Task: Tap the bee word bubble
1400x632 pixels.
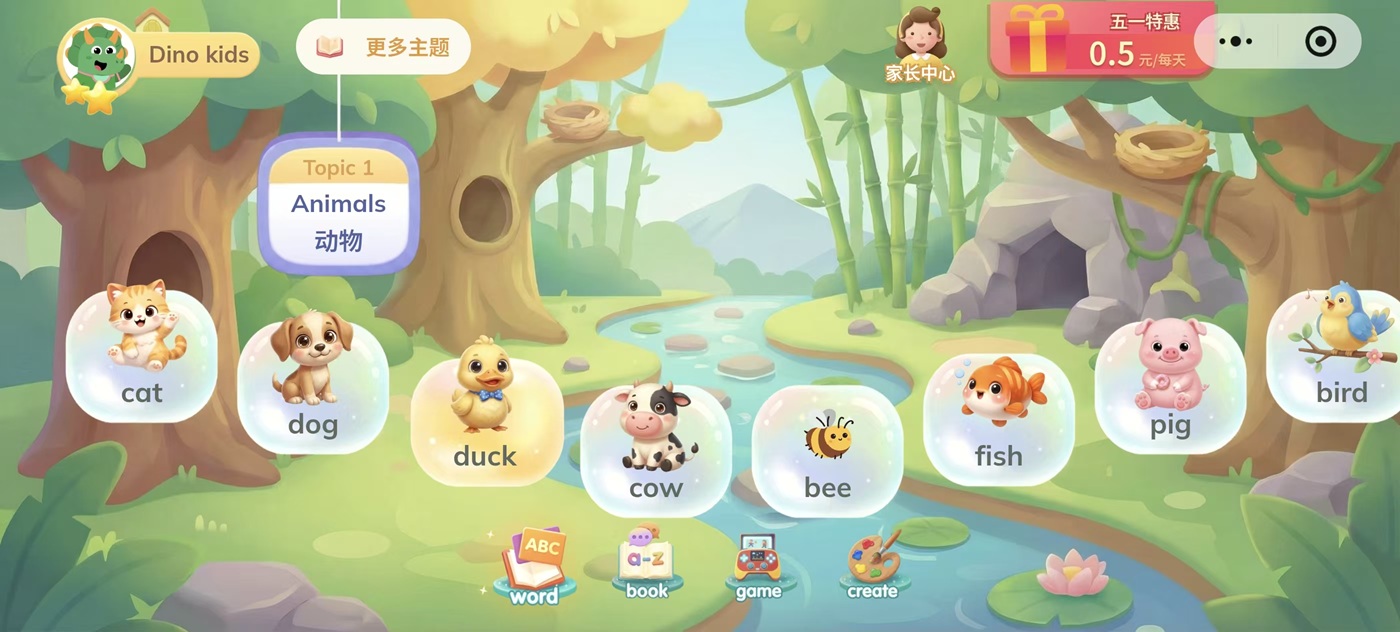Action: coord(827,450)
